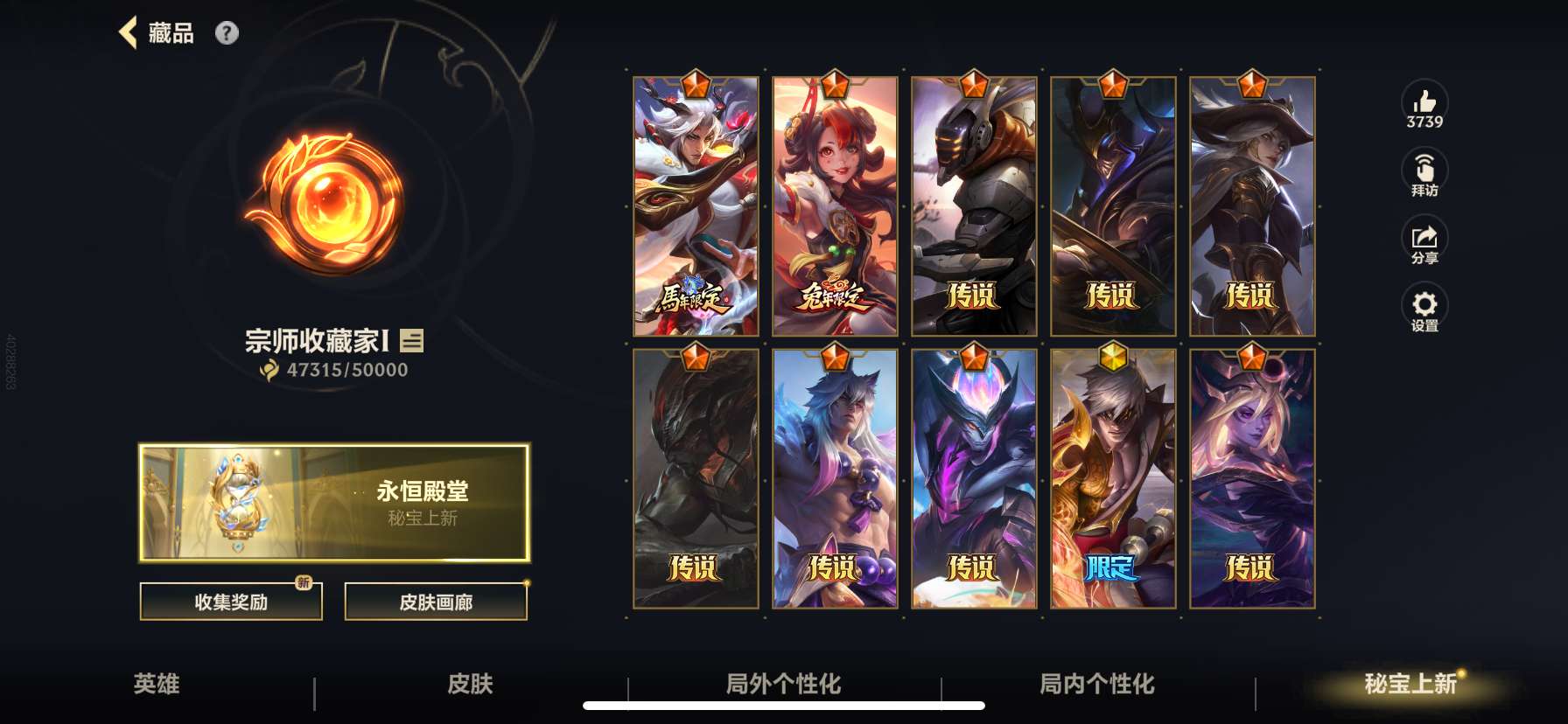Tap the like thumbs-up icon showing 3739
Image resolution: width=1568 pixels, height=724 pixels.
1425,103
